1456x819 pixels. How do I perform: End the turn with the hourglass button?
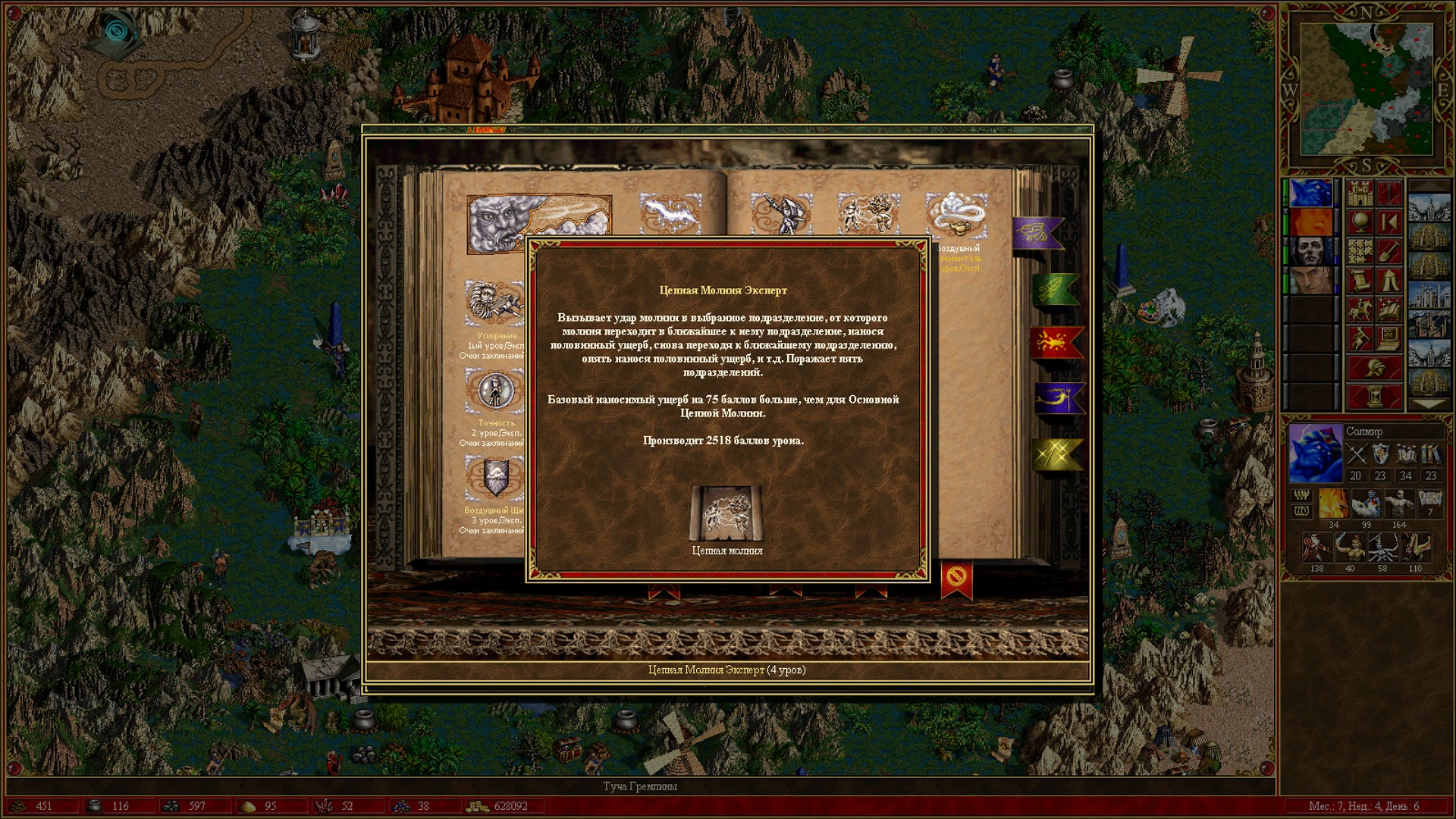[x=1373, y=396]
